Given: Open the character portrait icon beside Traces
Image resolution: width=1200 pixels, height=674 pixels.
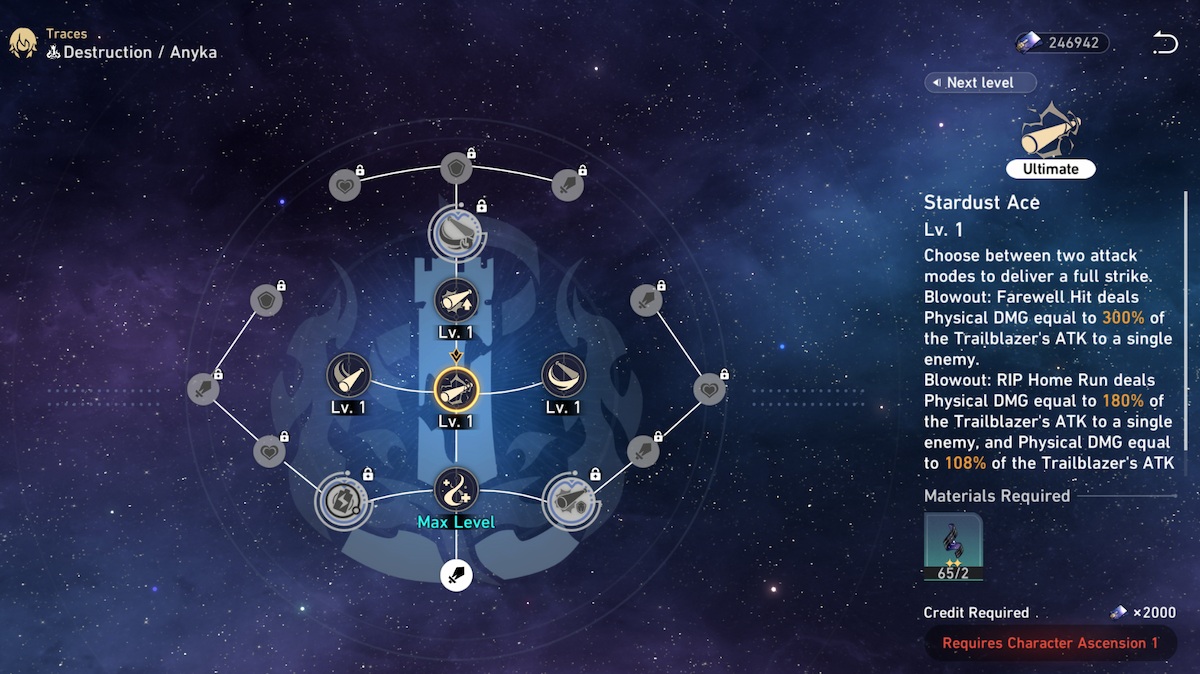Looking at the screenshot, I should click(23, 43).
